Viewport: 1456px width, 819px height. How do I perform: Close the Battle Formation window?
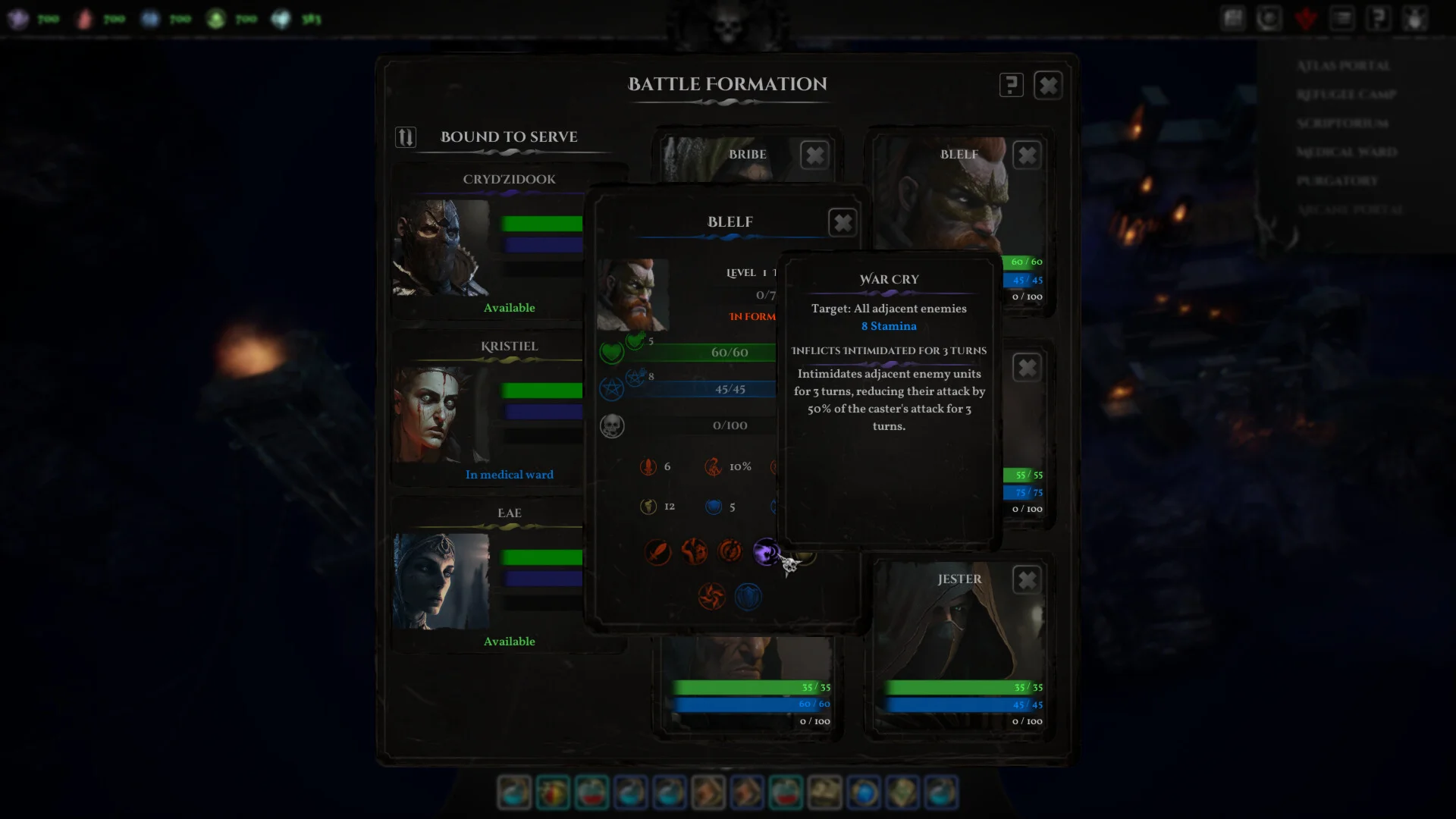[x=1048, y=85]
